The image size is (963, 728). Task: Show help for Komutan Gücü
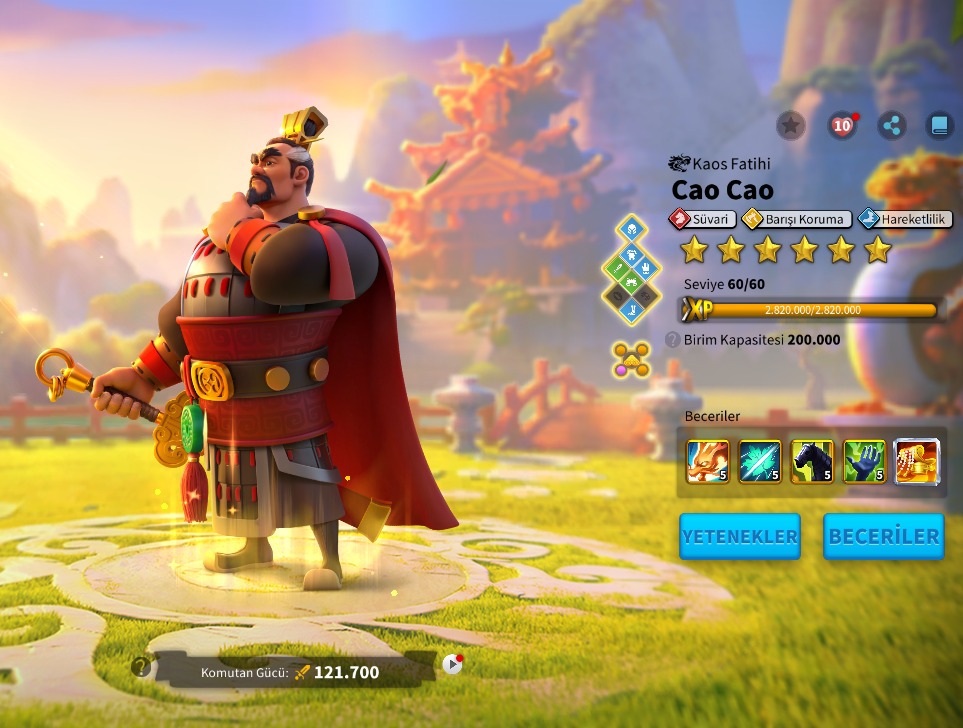click(141, 667)
